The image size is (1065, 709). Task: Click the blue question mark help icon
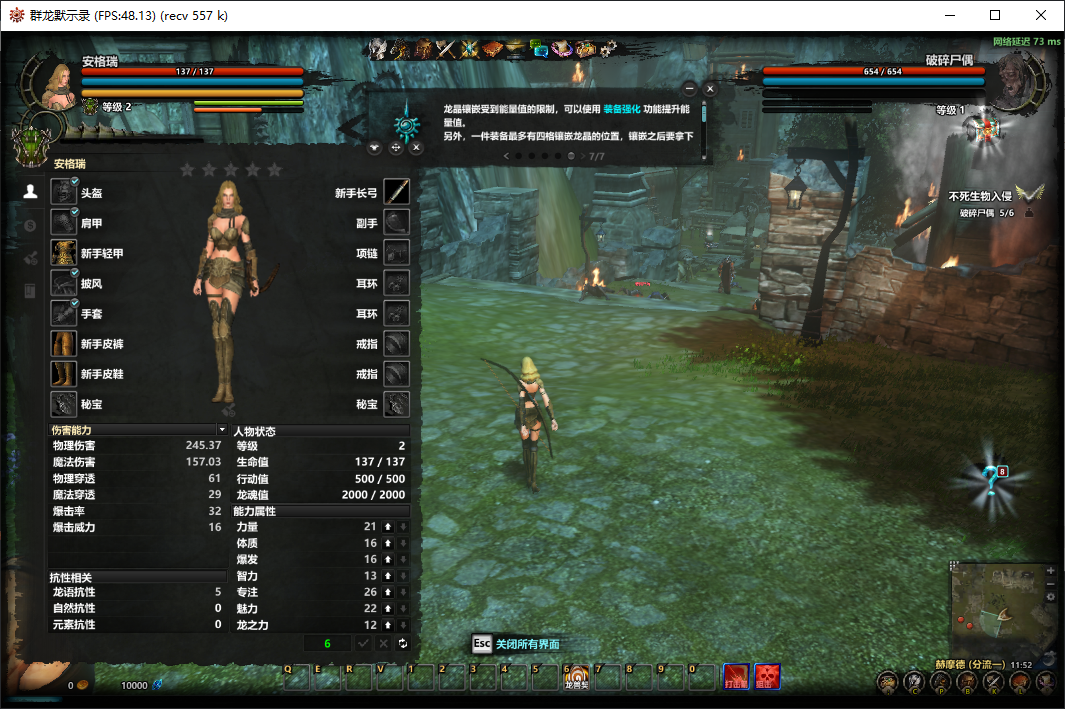pyautogui.click(x=990, y=480)
